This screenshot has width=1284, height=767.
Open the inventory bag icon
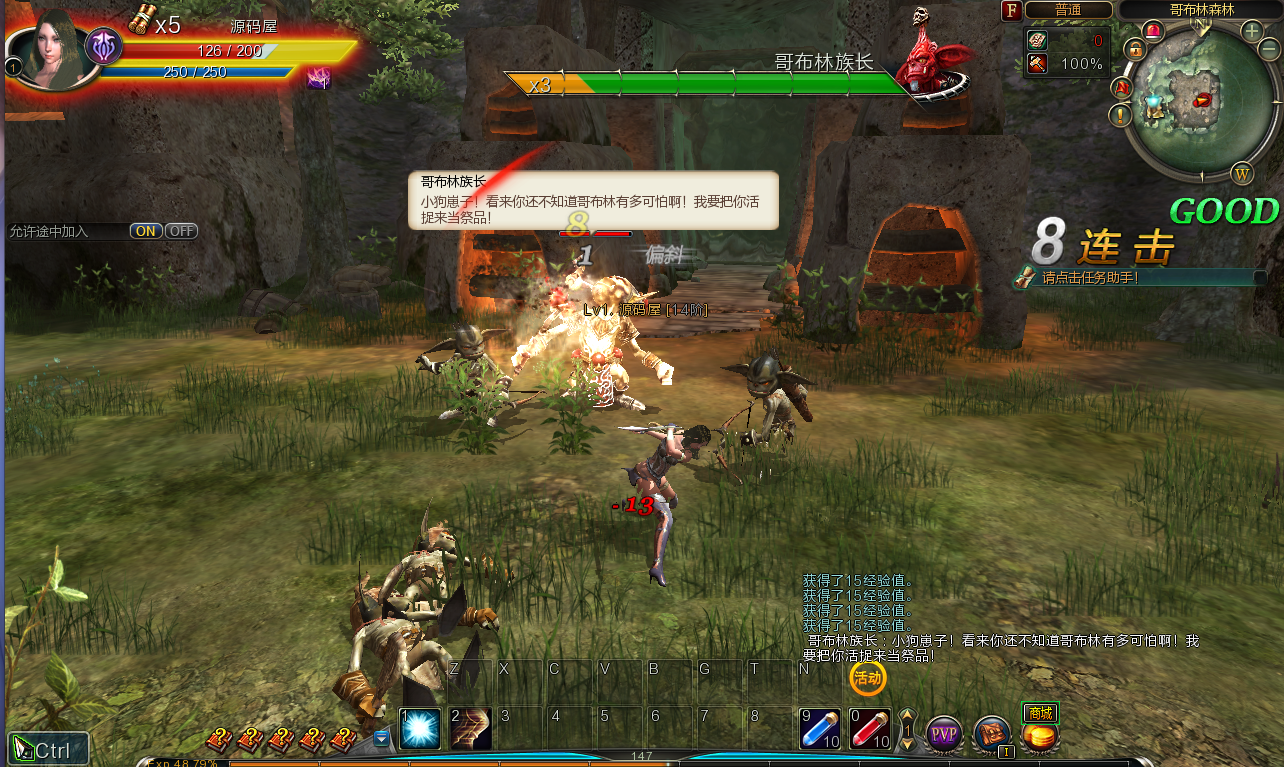point(992,735)
